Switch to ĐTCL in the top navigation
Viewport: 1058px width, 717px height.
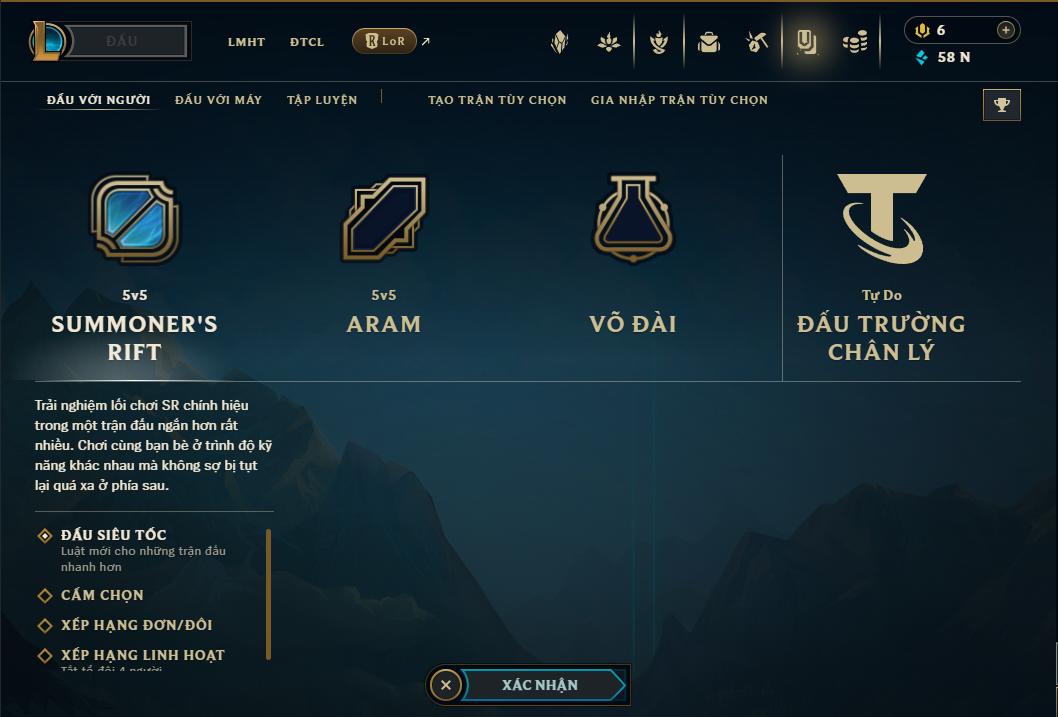tap(307, 42)
